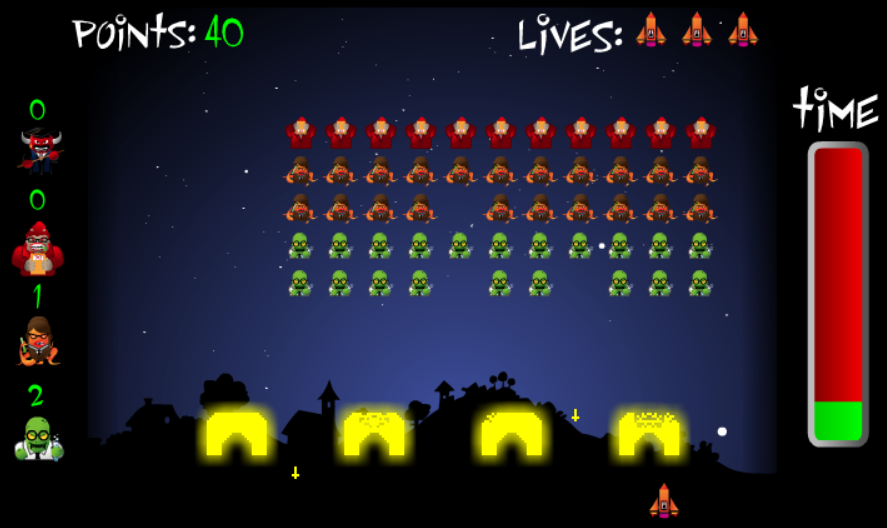
Task: Pick the green zombie scientist icon
Action: point(38,438)
